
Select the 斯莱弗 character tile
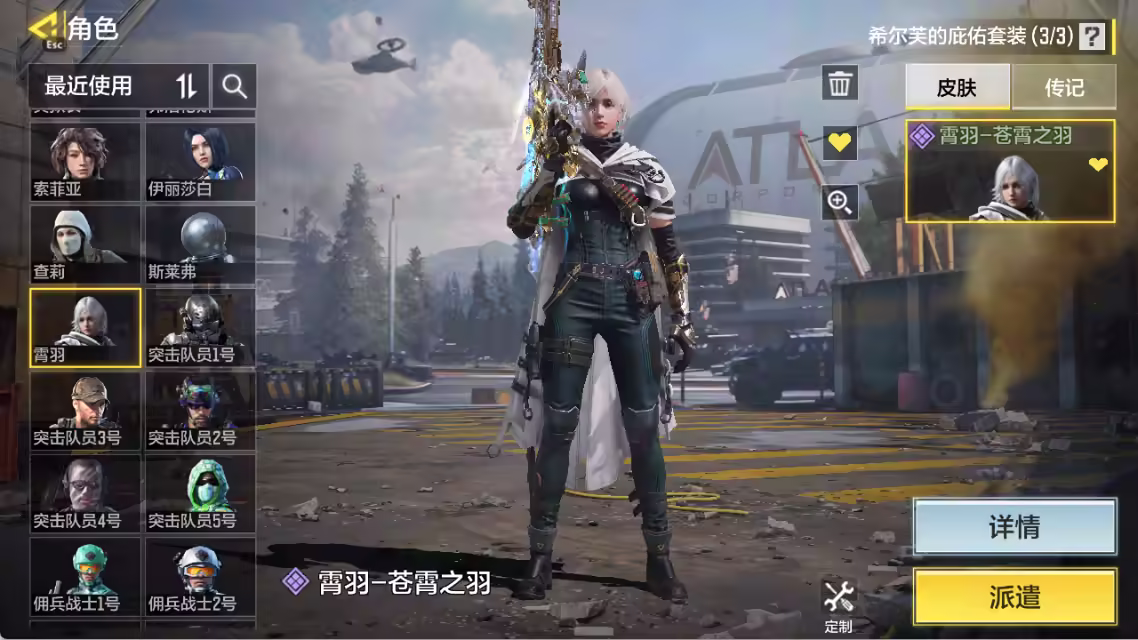(200, 244)
